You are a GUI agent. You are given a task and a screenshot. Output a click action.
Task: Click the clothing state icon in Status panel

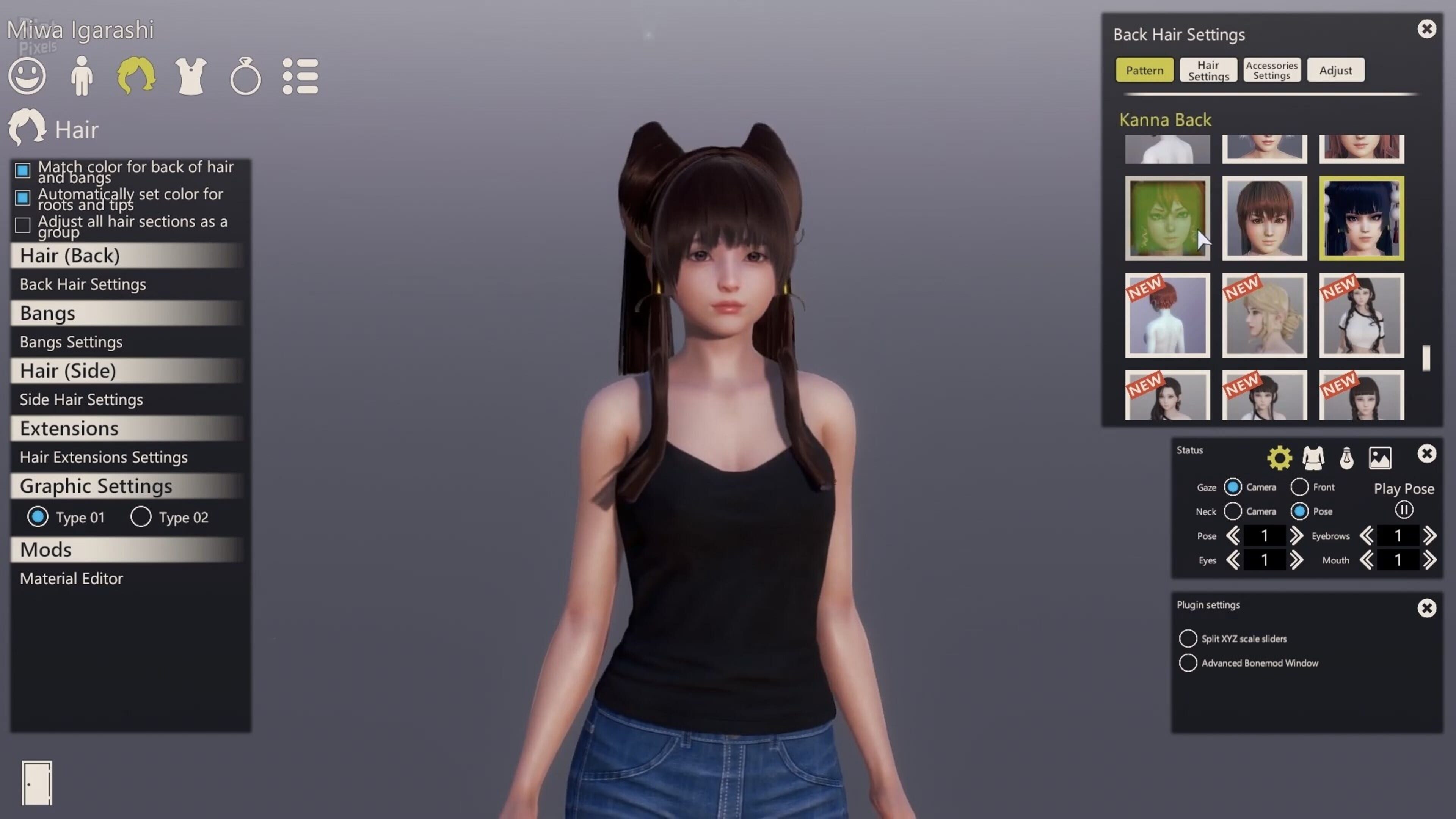(1313, 458)
